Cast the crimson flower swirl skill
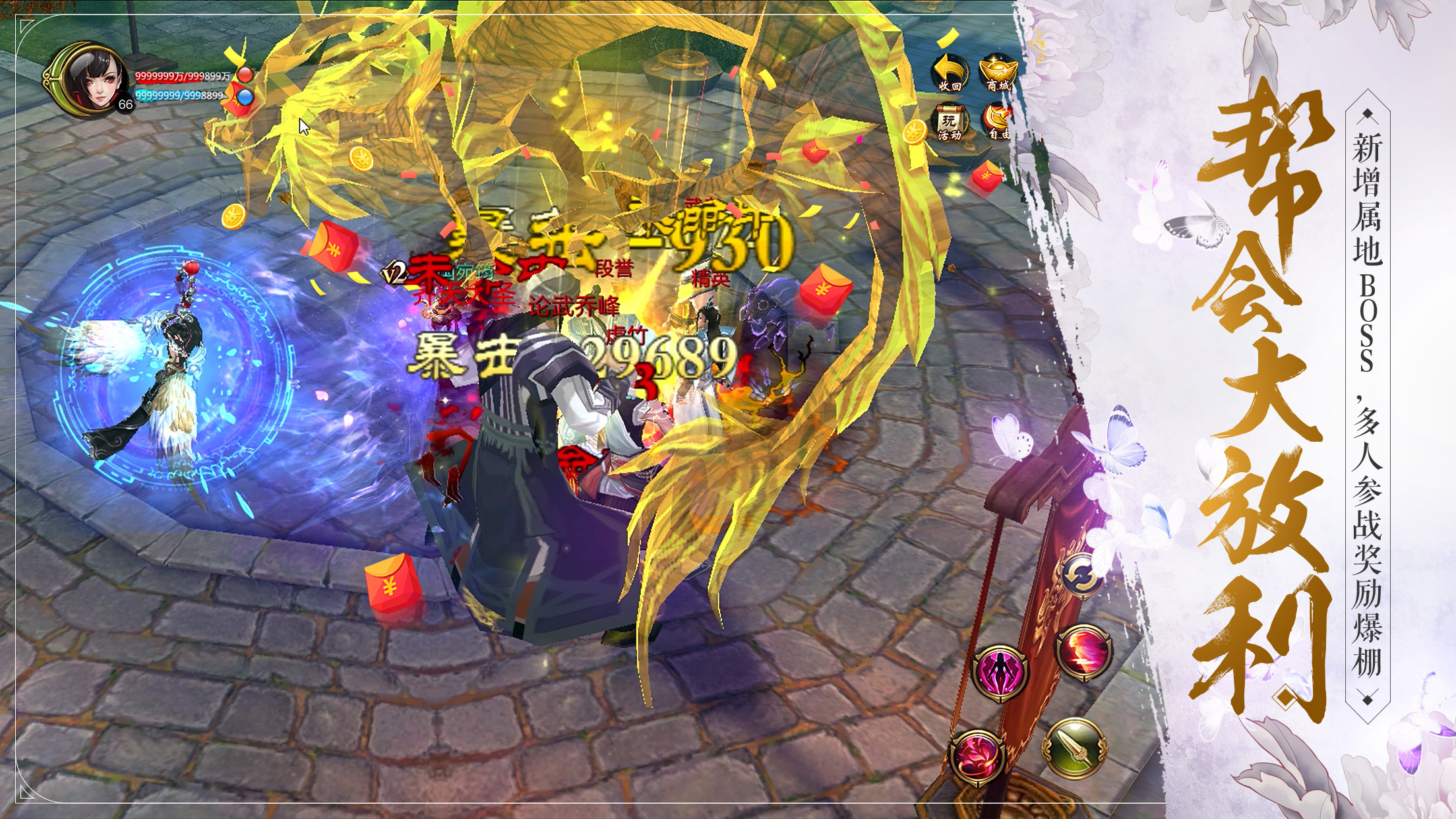Screen dimensions: 1456x819 [977, 757]
